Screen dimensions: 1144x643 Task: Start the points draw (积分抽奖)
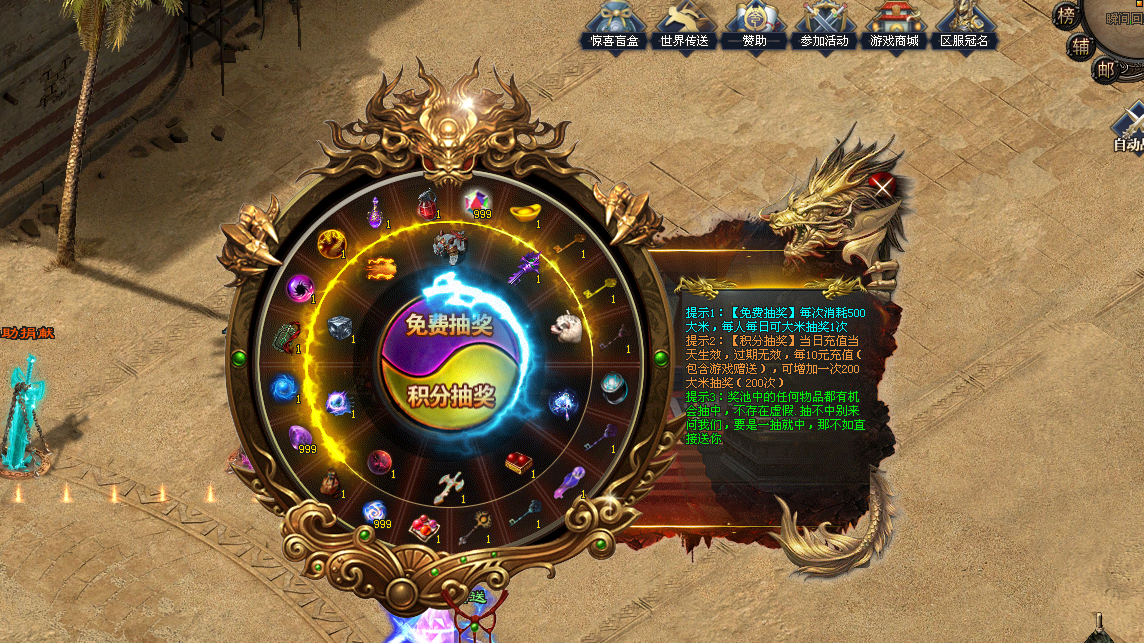click(x=451, y=396)
